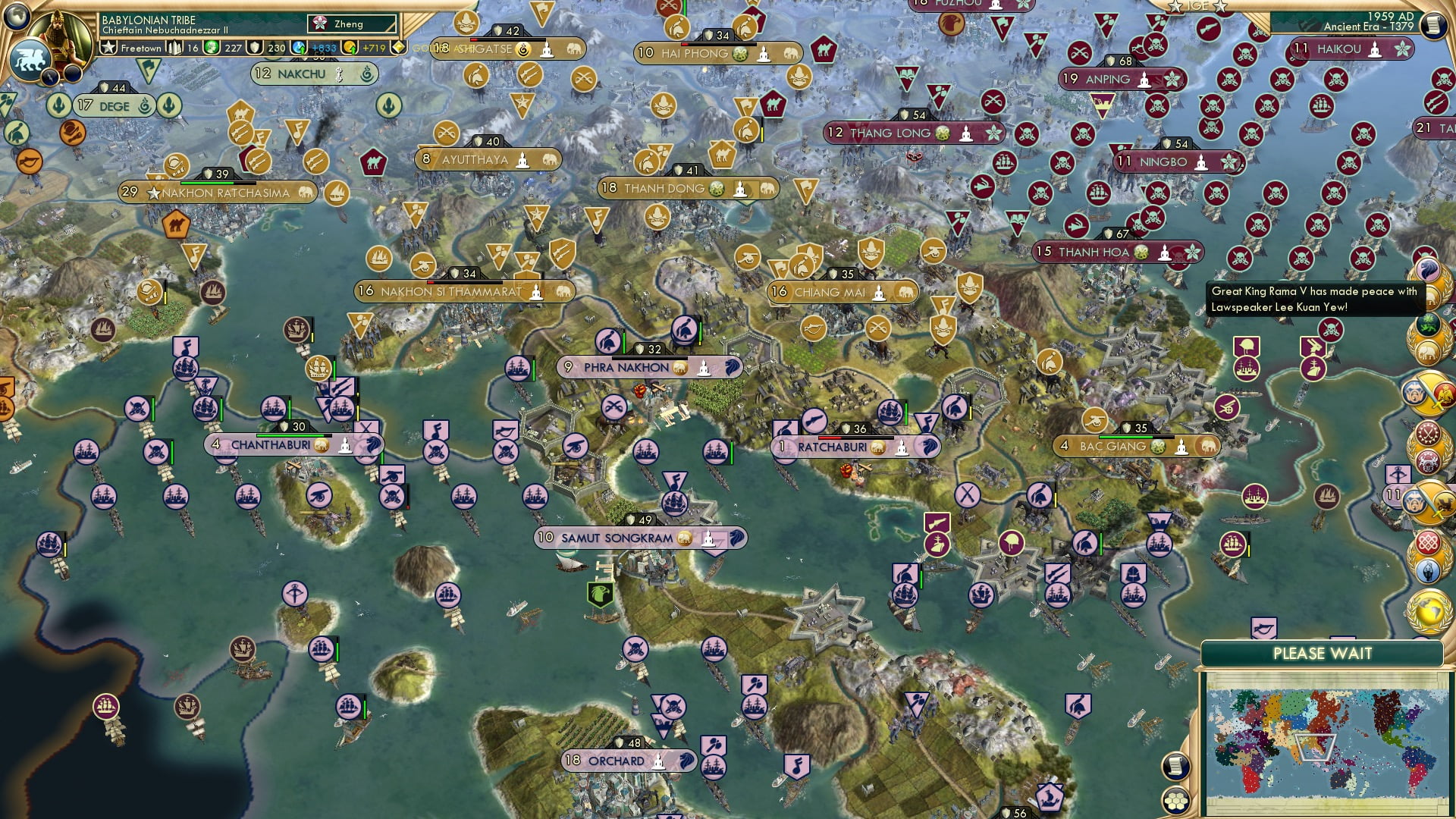Click the lightning bolt button under the portrait

(52, 77)
